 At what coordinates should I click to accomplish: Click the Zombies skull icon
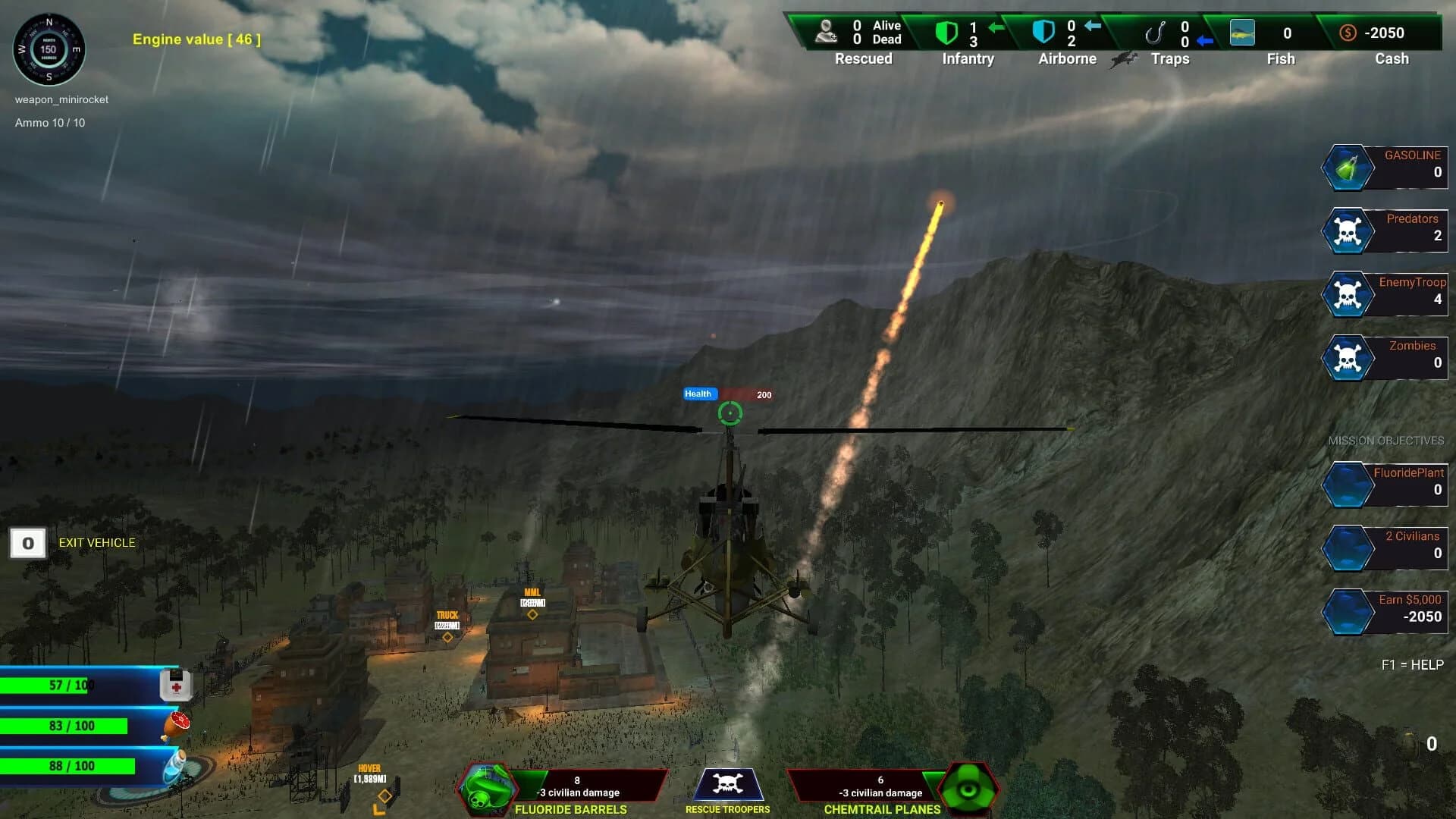point(1349,358)
